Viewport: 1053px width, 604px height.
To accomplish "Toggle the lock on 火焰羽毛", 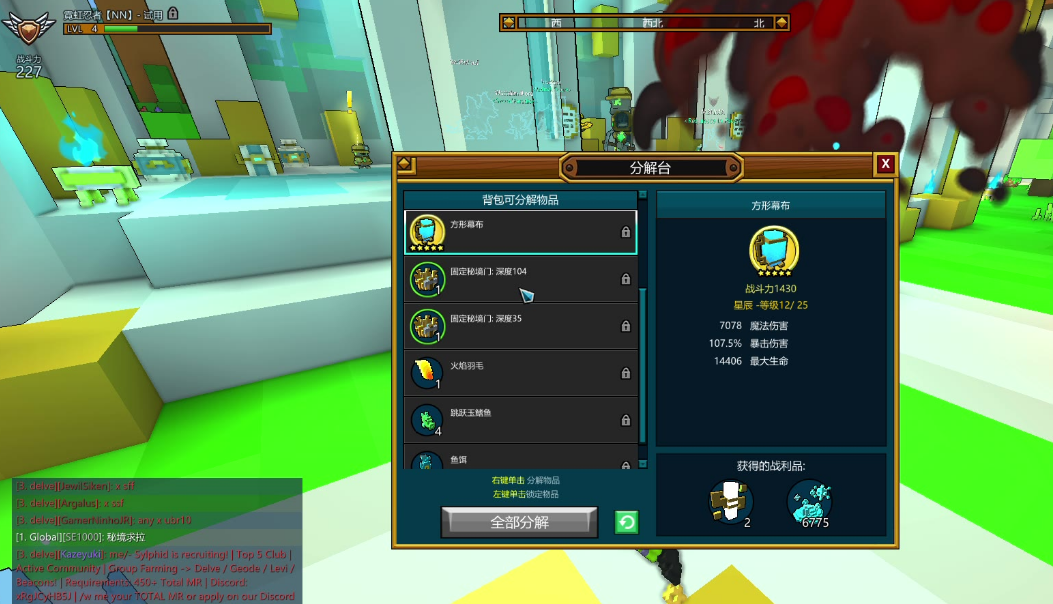I will click(626, 373).
